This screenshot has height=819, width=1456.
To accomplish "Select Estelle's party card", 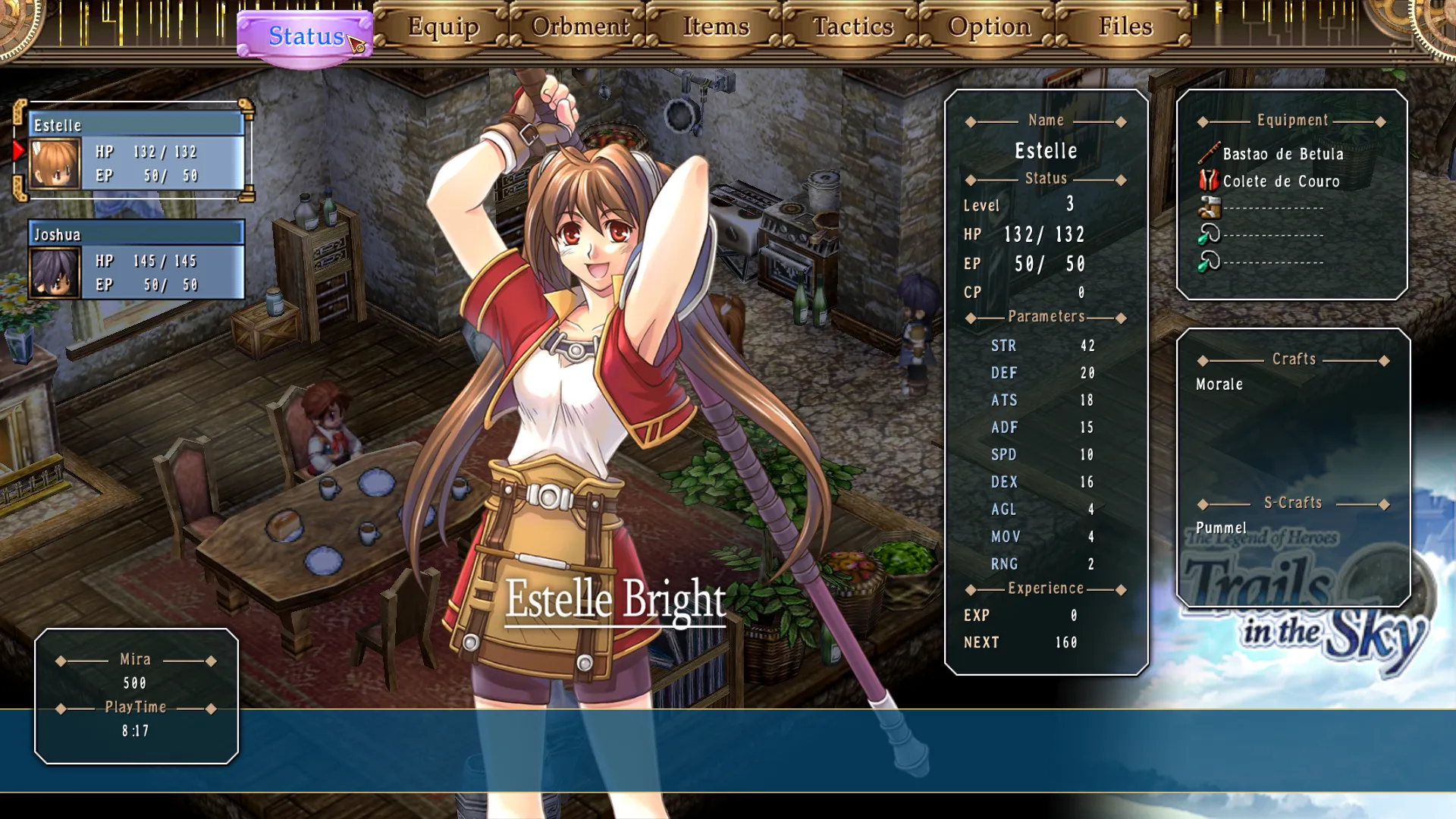I will coord(136,151).
